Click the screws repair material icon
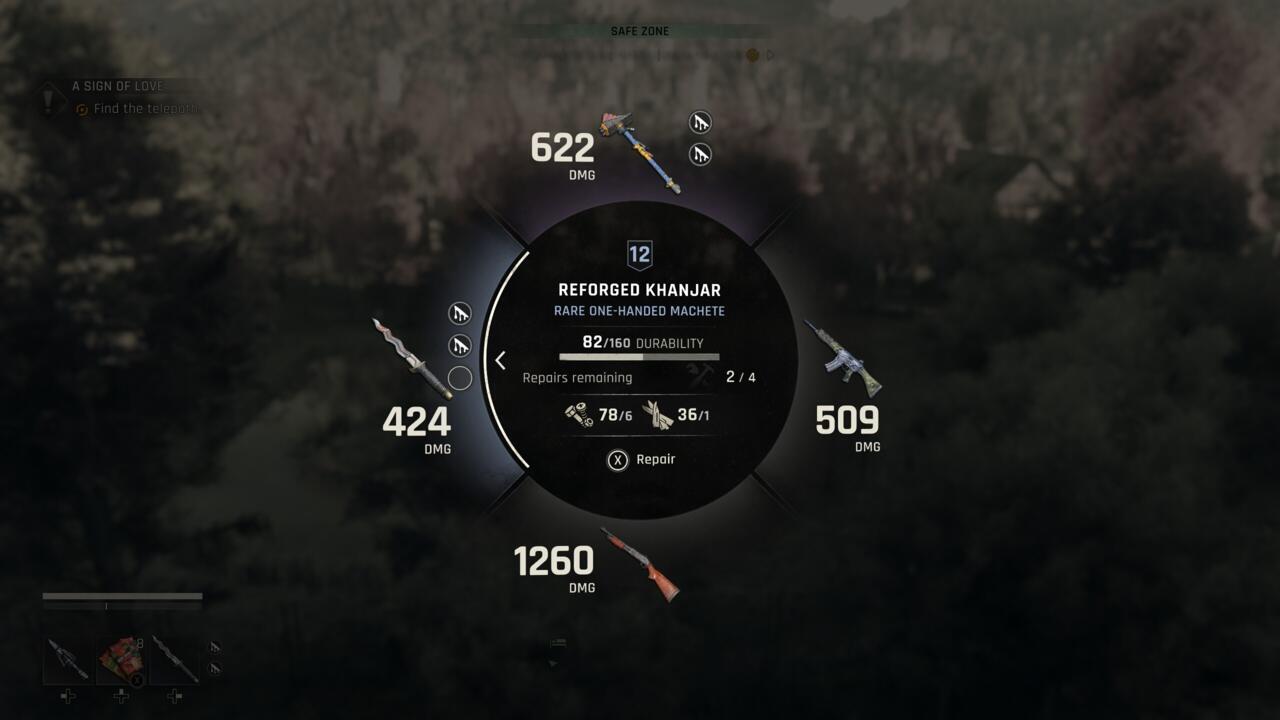The width and height of the screenshot is (1280, 720). (578, 413)
